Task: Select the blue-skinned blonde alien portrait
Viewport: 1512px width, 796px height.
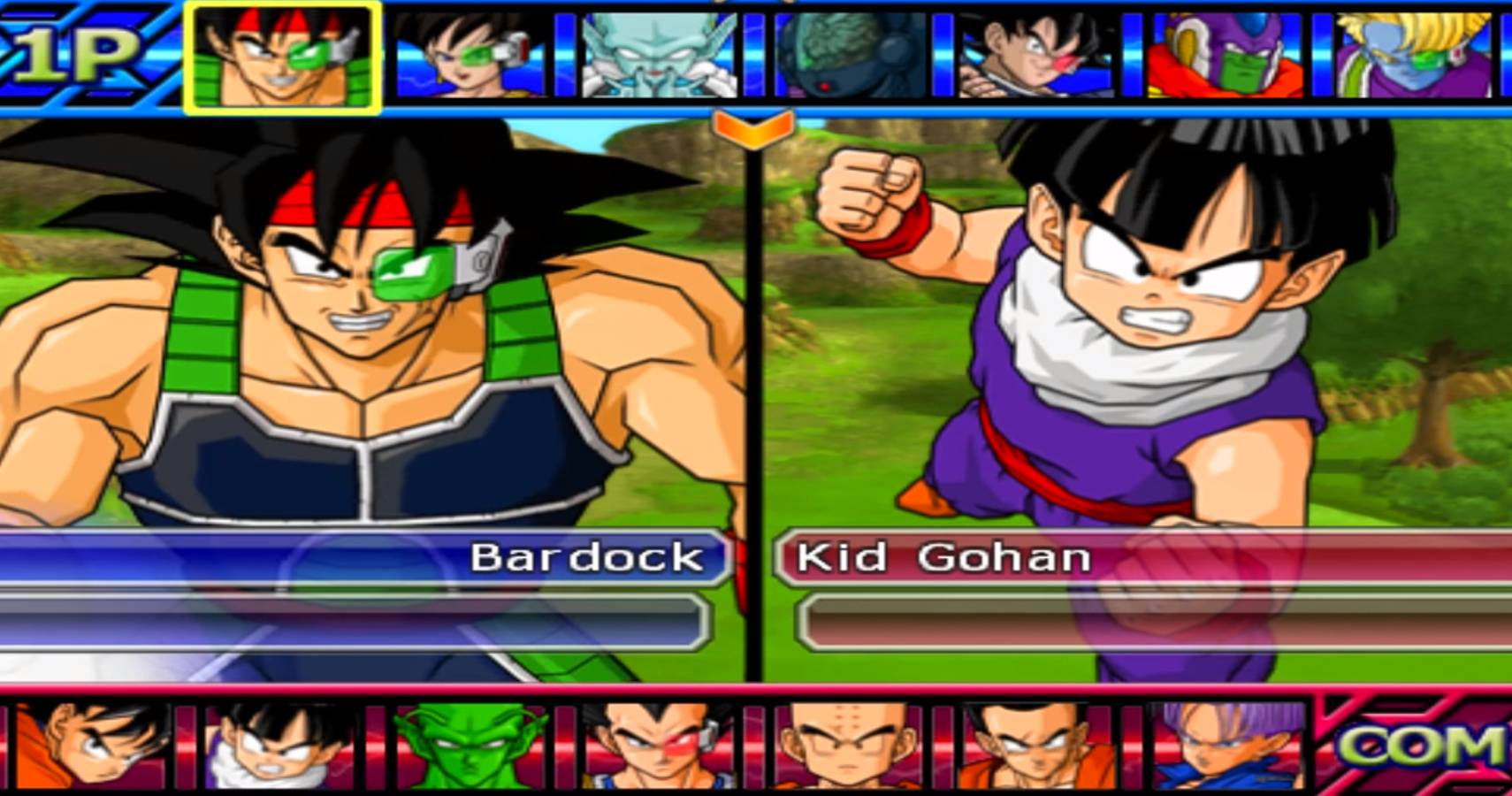Action: [x=1413, y=55]
